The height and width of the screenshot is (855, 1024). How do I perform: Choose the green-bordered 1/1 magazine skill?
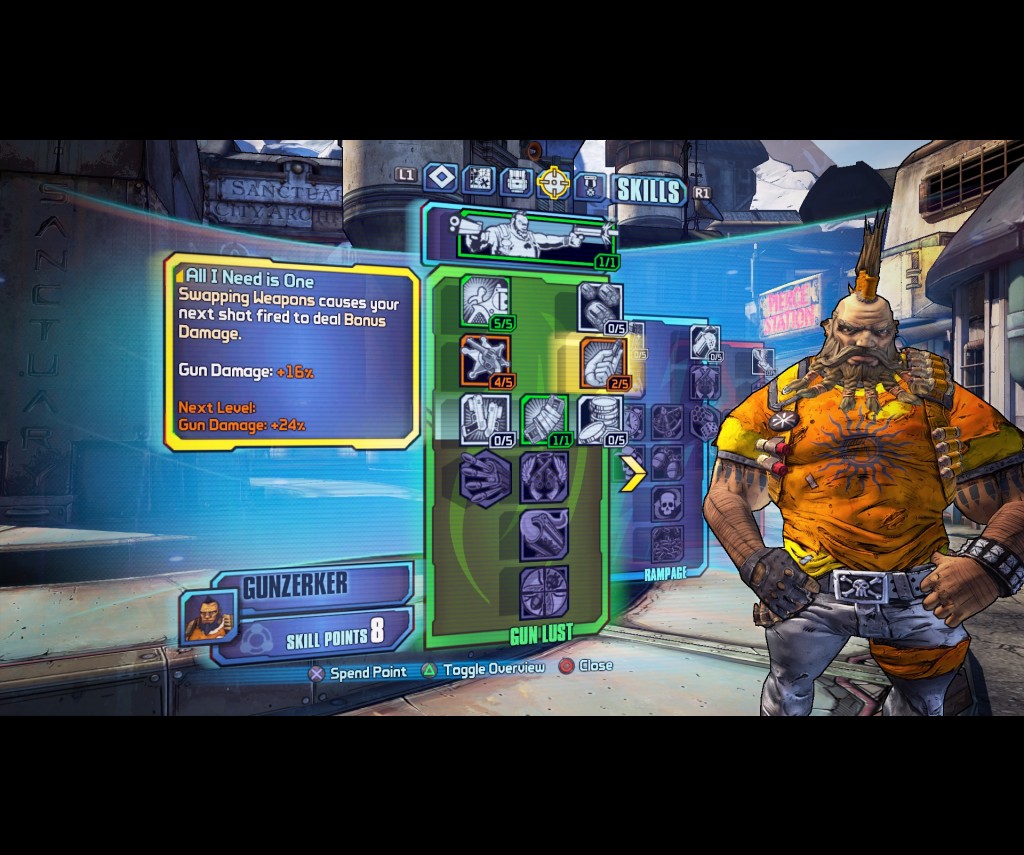pos(544,418)
